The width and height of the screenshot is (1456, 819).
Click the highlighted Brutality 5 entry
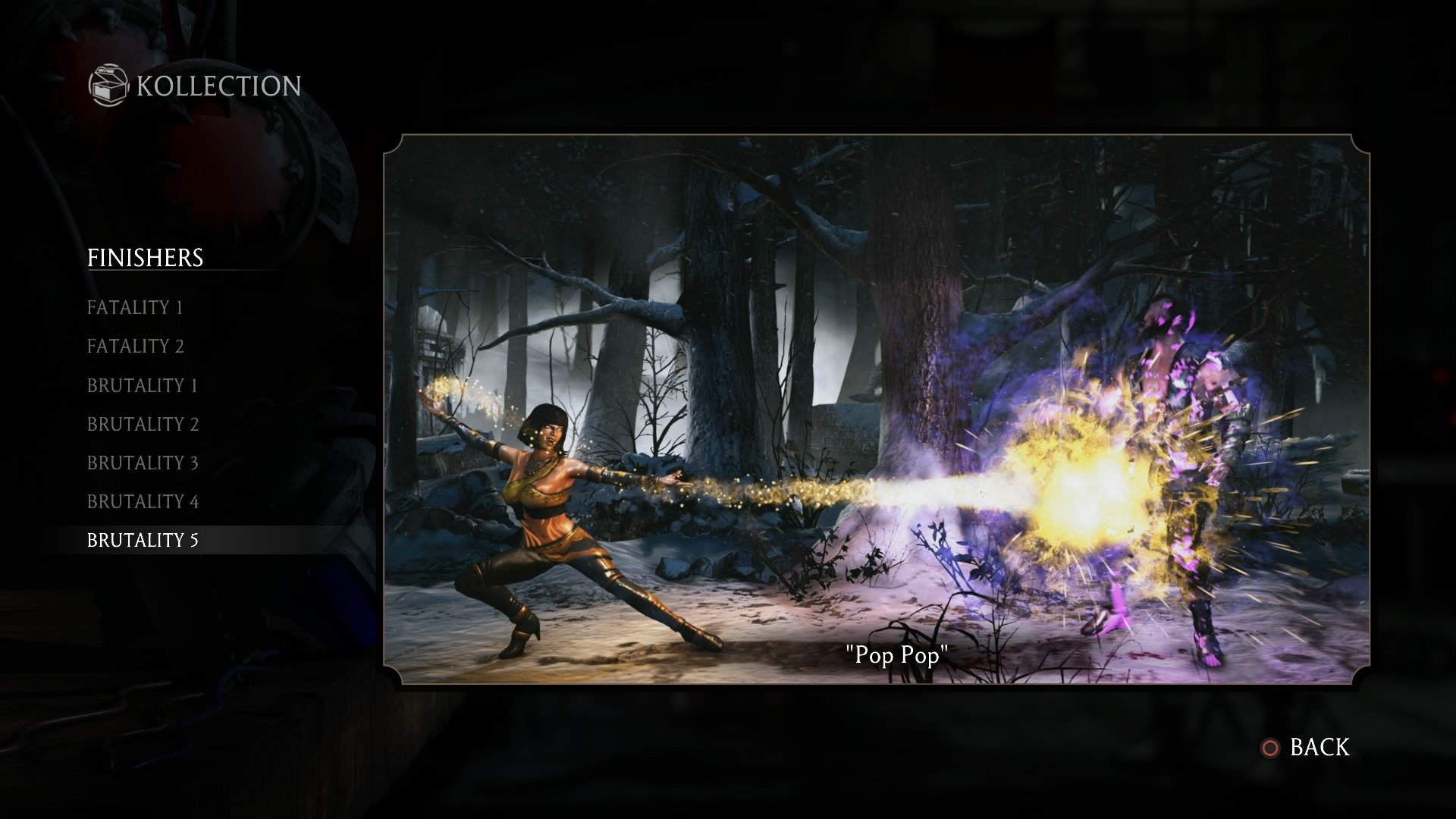point(143,540)
